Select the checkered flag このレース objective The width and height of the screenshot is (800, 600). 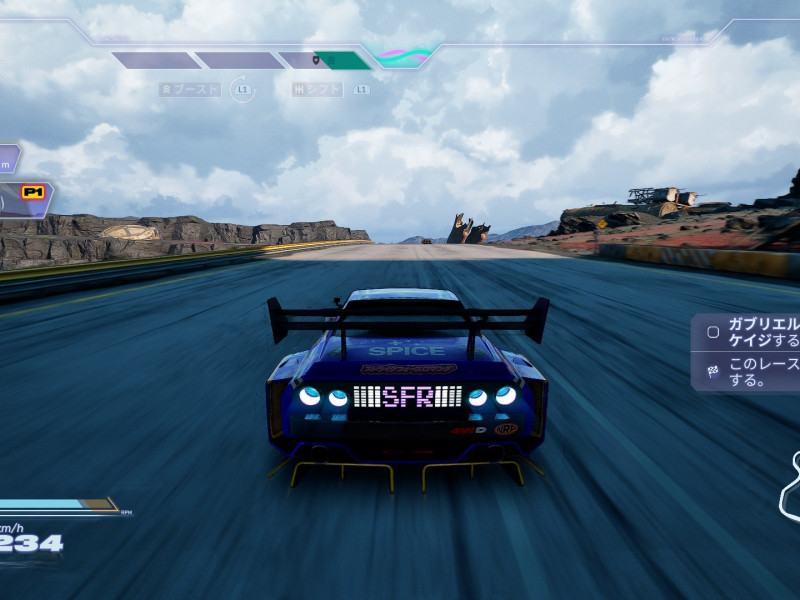(748, 372)
